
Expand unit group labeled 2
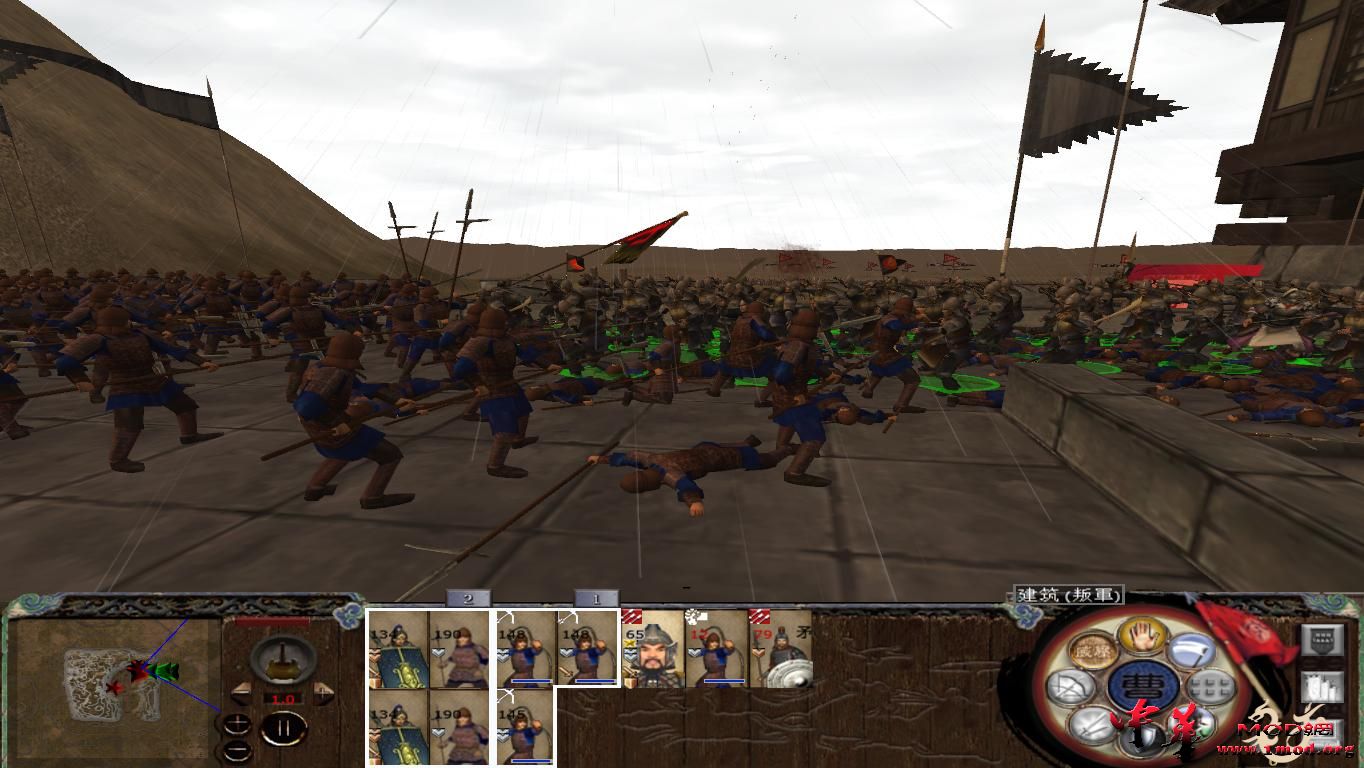tap(467, 599)
